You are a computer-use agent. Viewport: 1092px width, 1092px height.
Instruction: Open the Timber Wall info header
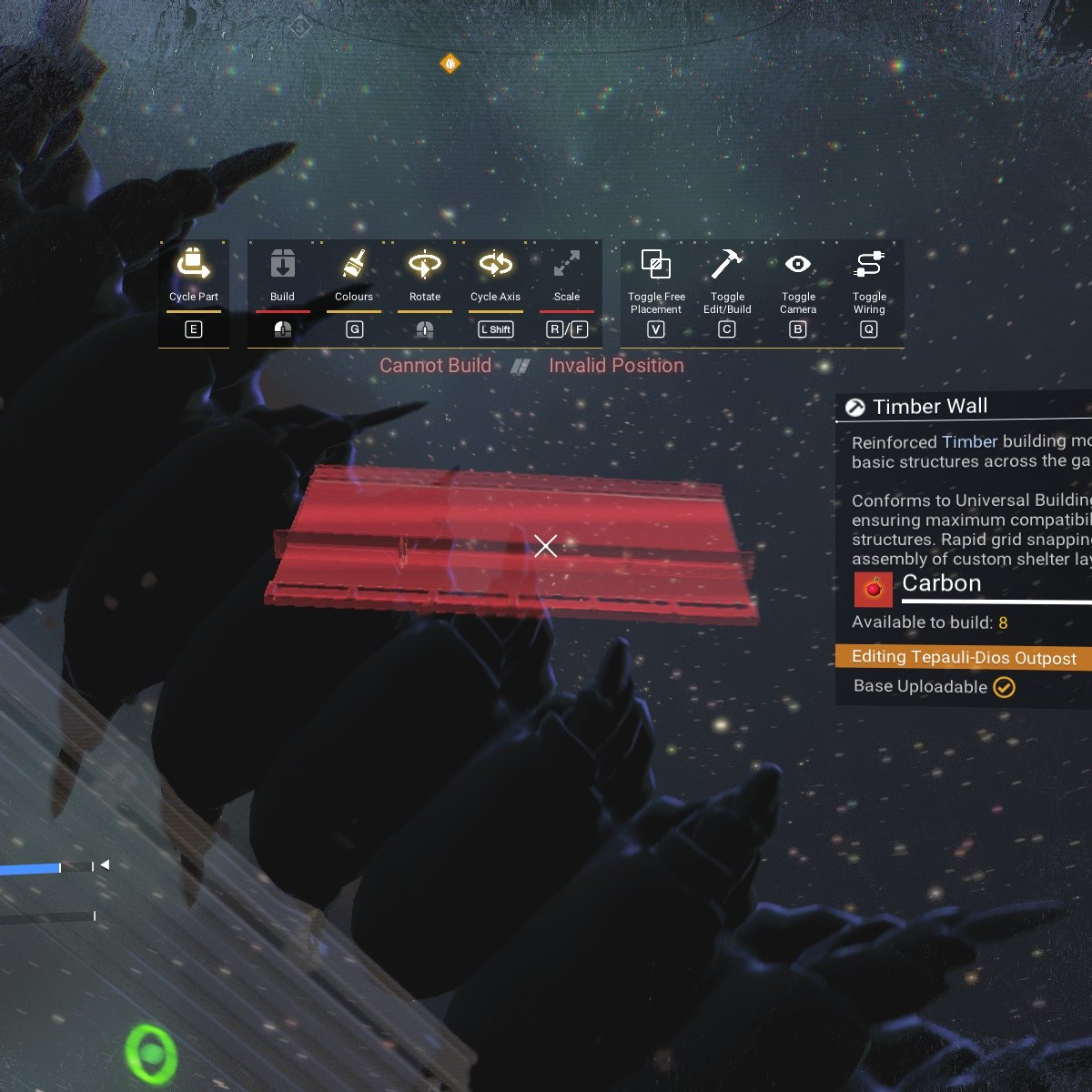tap(930, 407)
